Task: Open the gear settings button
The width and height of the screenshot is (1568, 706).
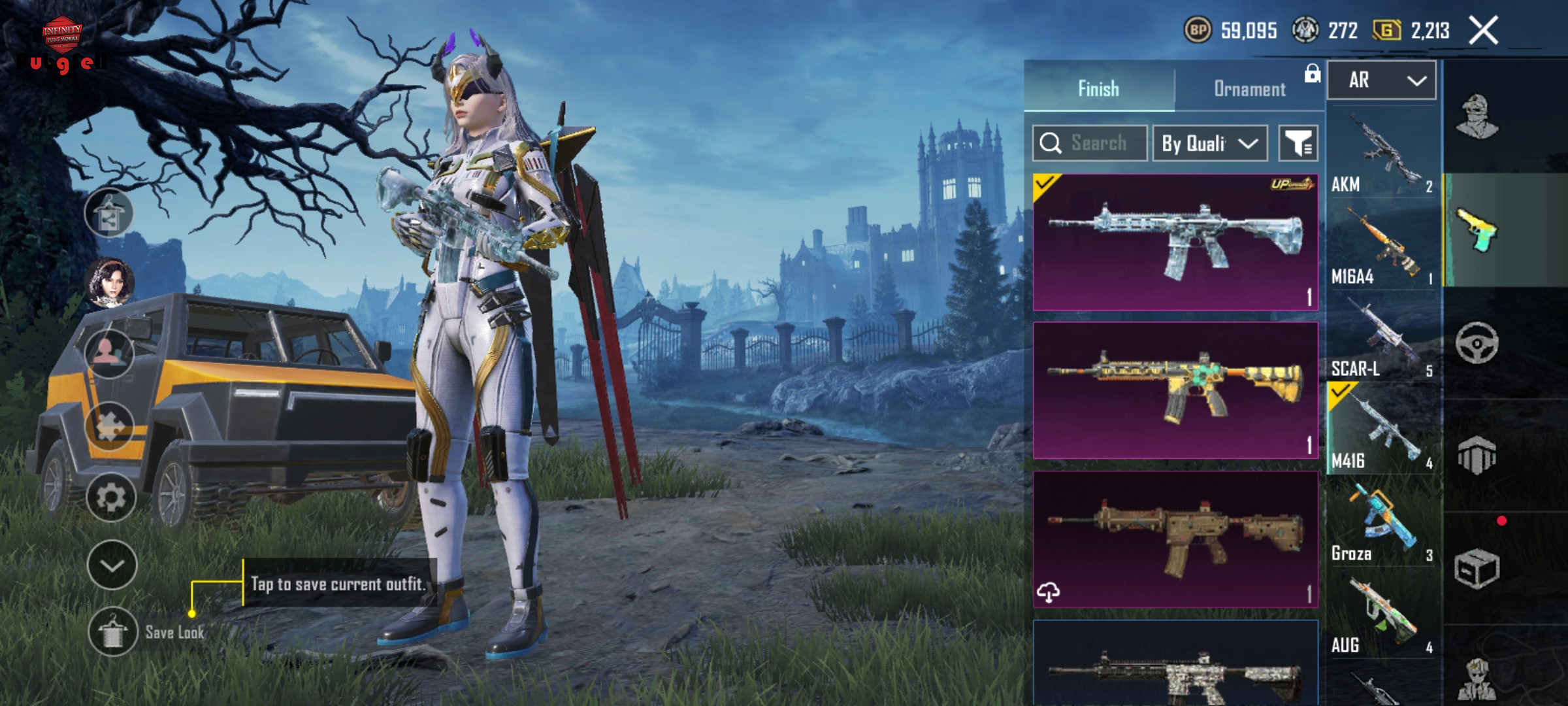Action: (111, 497)
